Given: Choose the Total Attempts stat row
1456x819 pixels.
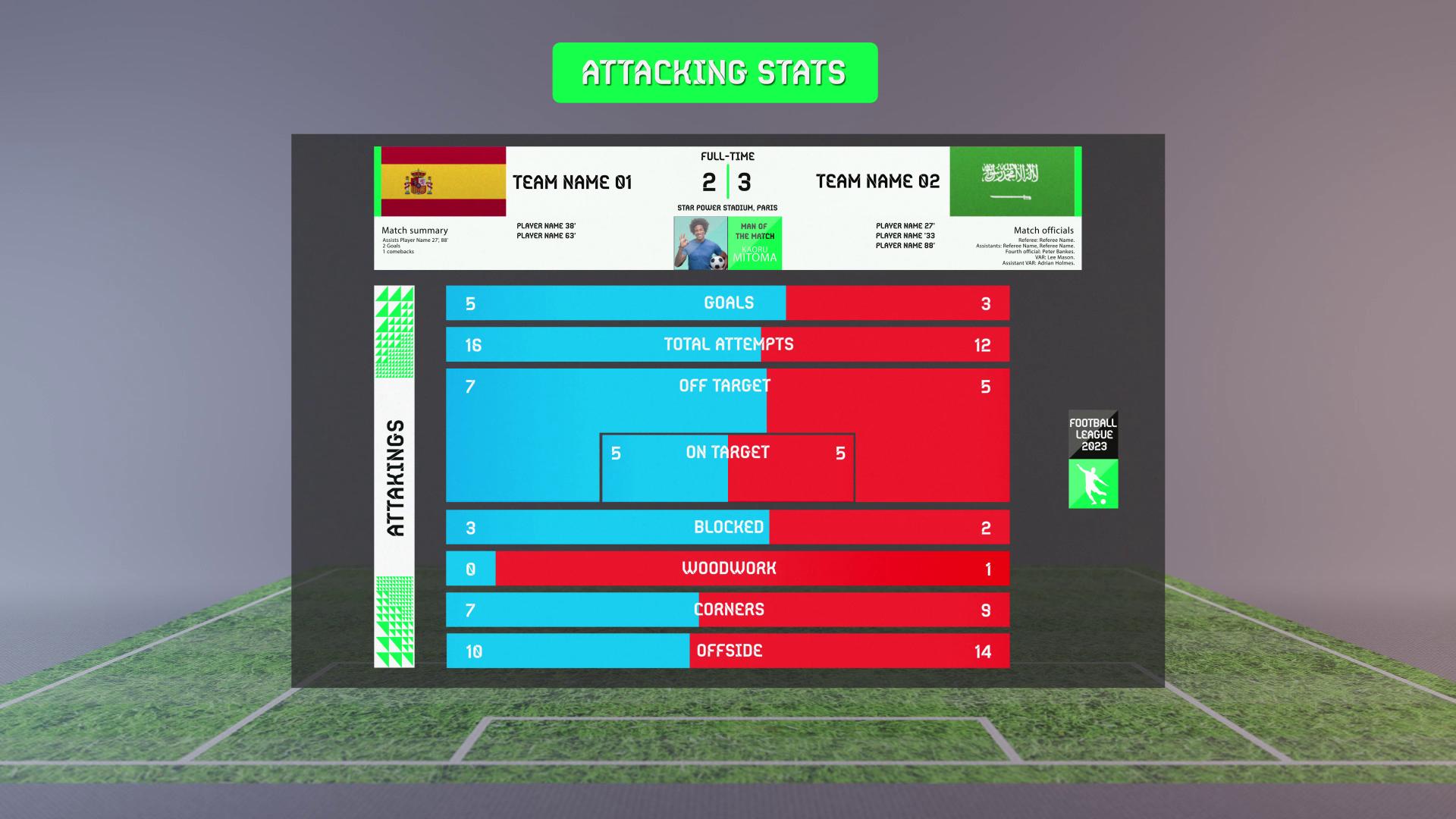Looking at the screenshot, I should (727, 344).
